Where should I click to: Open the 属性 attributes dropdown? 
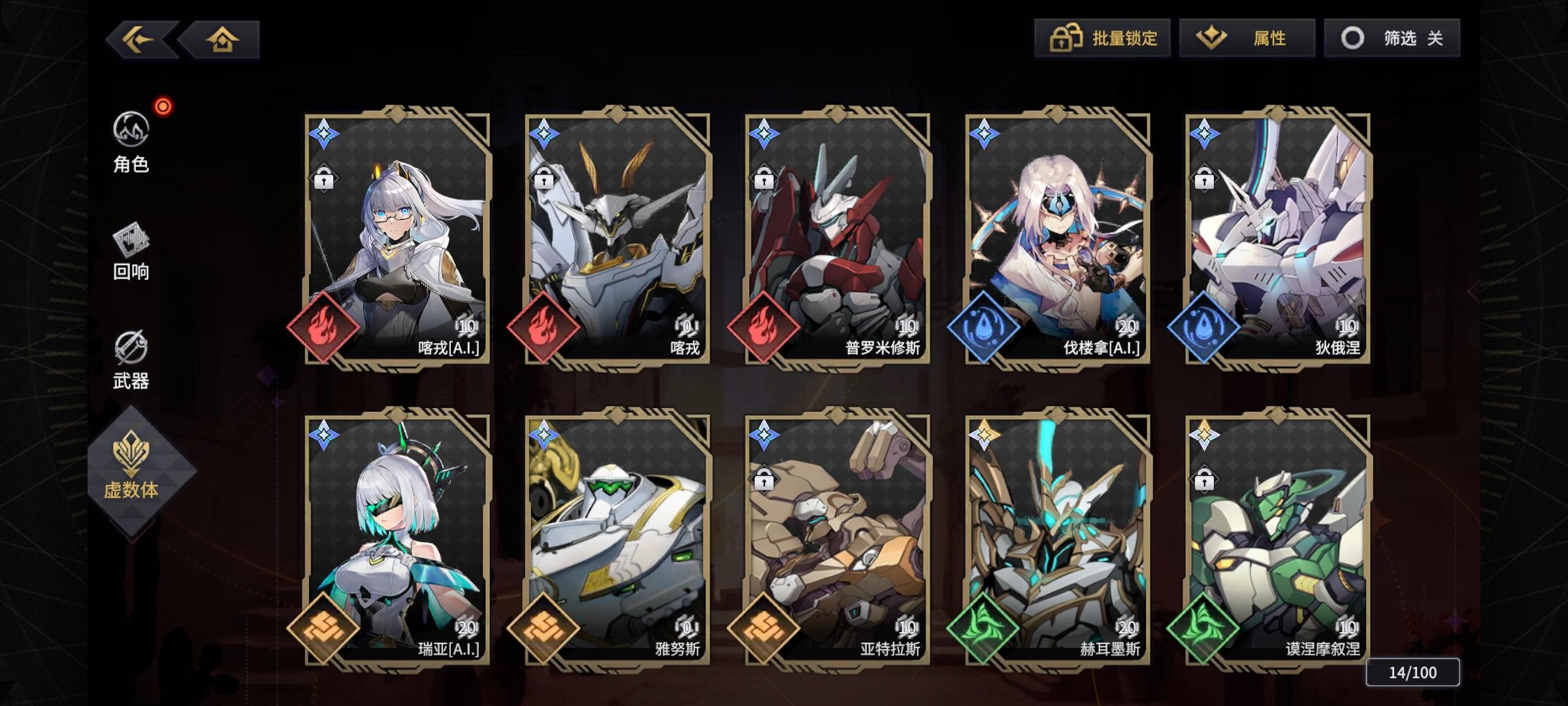pyautogui.click(x=1247, y=38)
